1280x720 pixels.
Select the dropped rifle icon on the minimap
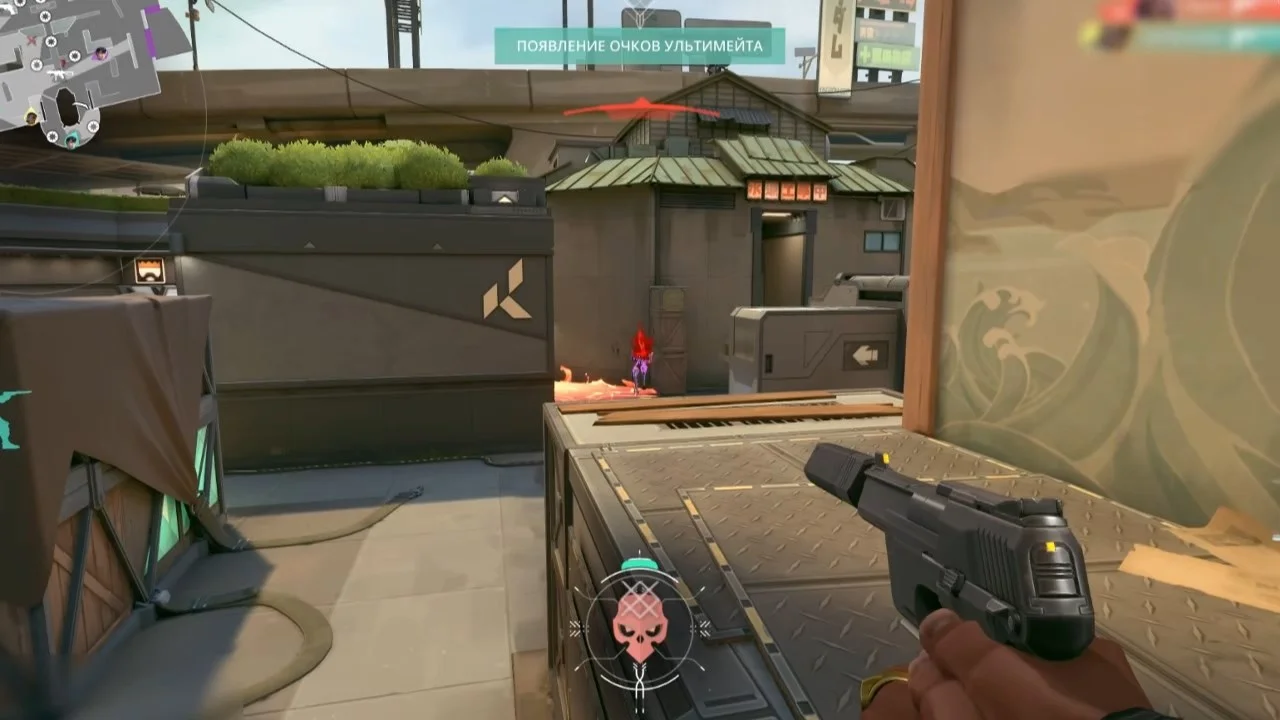pos(59,74)
